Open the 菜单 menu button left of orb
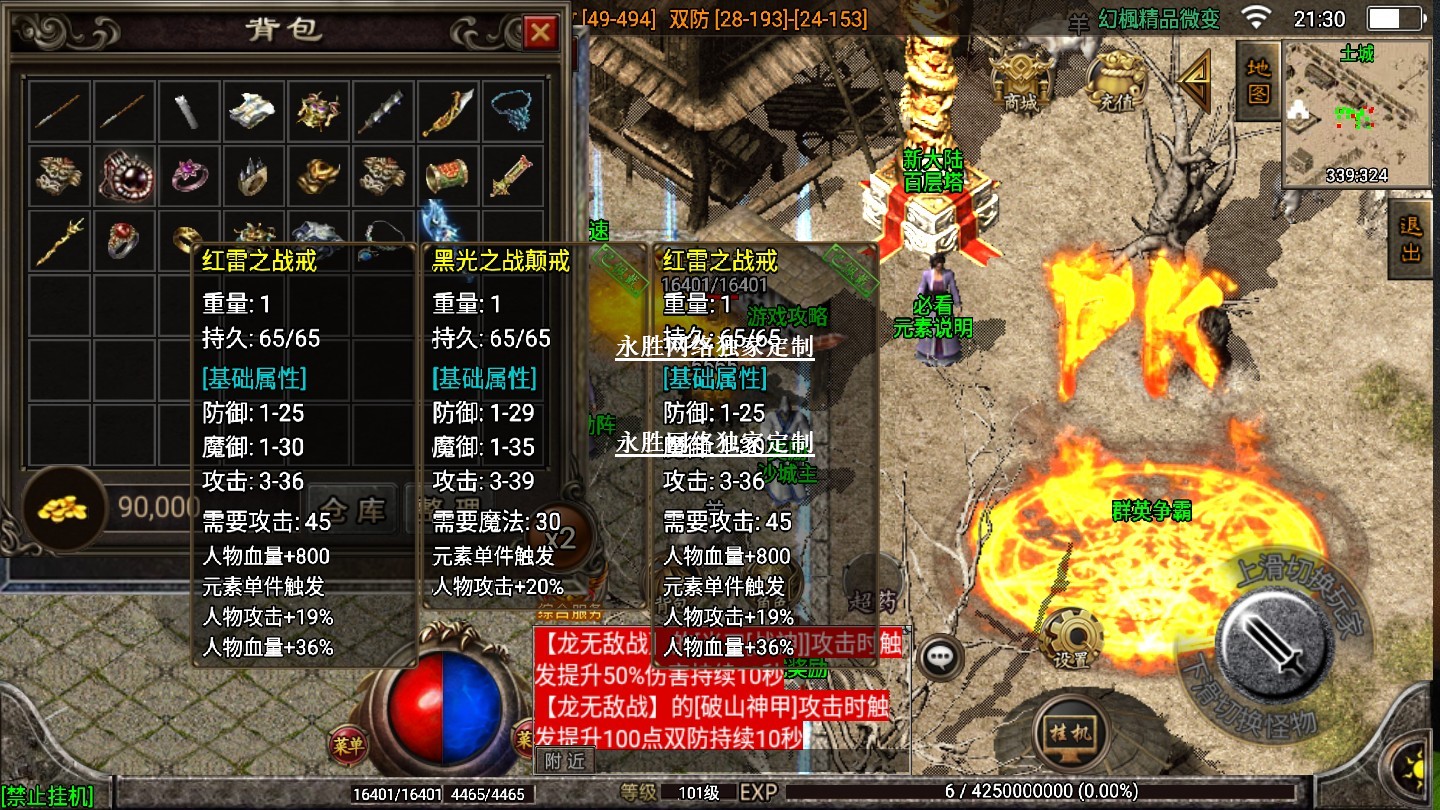The height and width of the screenshot is (810, 1440). 346,743
